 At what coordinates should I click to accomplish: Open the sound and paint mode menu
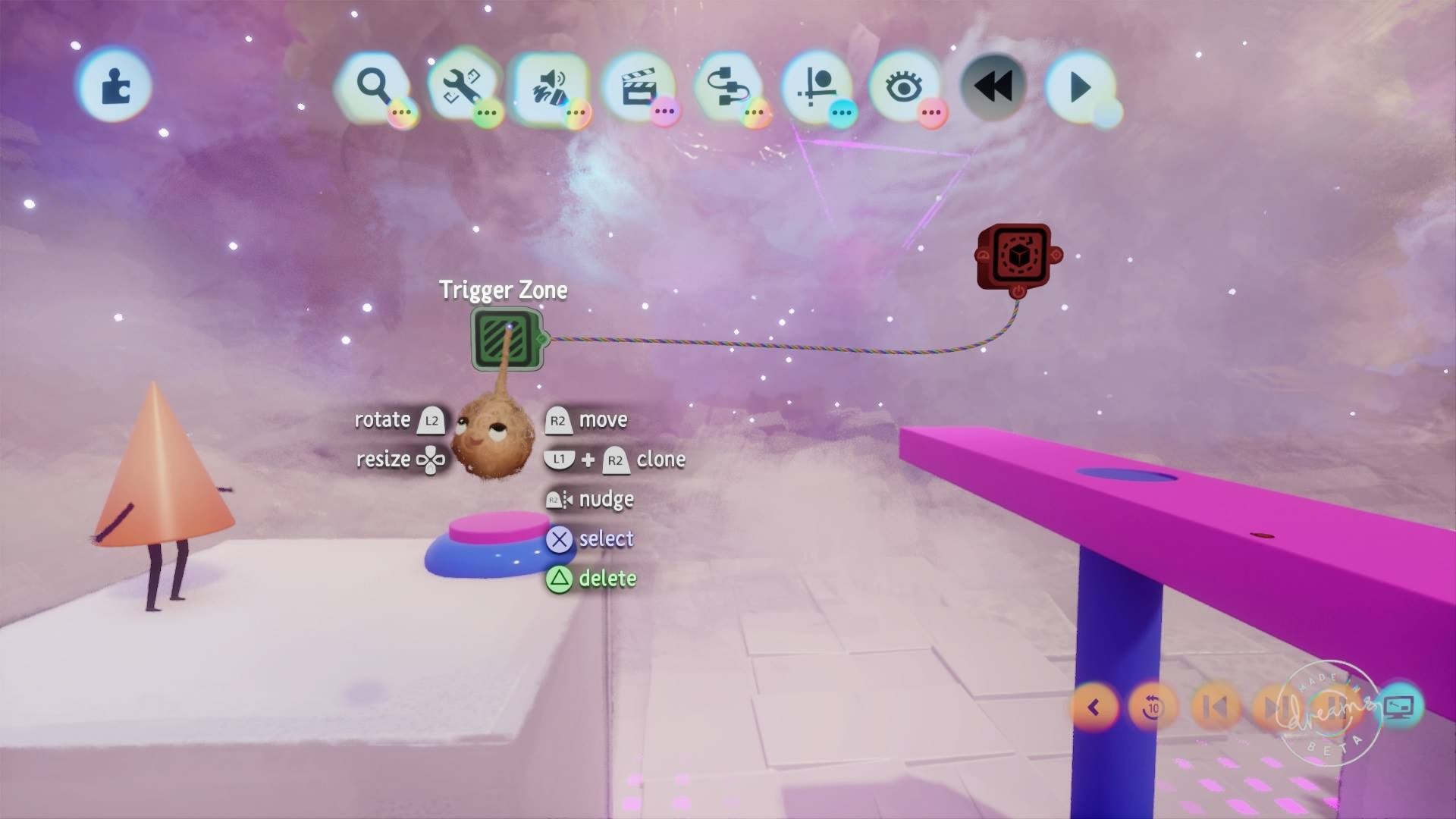coord(551,86)
